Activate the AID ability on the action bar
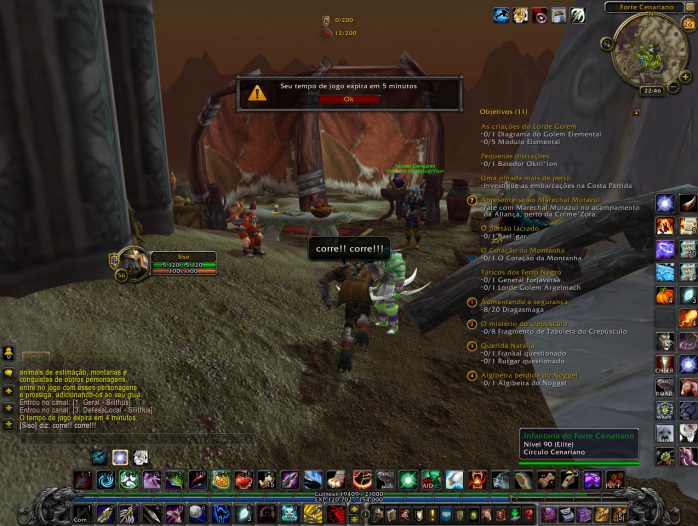The width and height of the screenshot is (698, 526). coord(431,480)
